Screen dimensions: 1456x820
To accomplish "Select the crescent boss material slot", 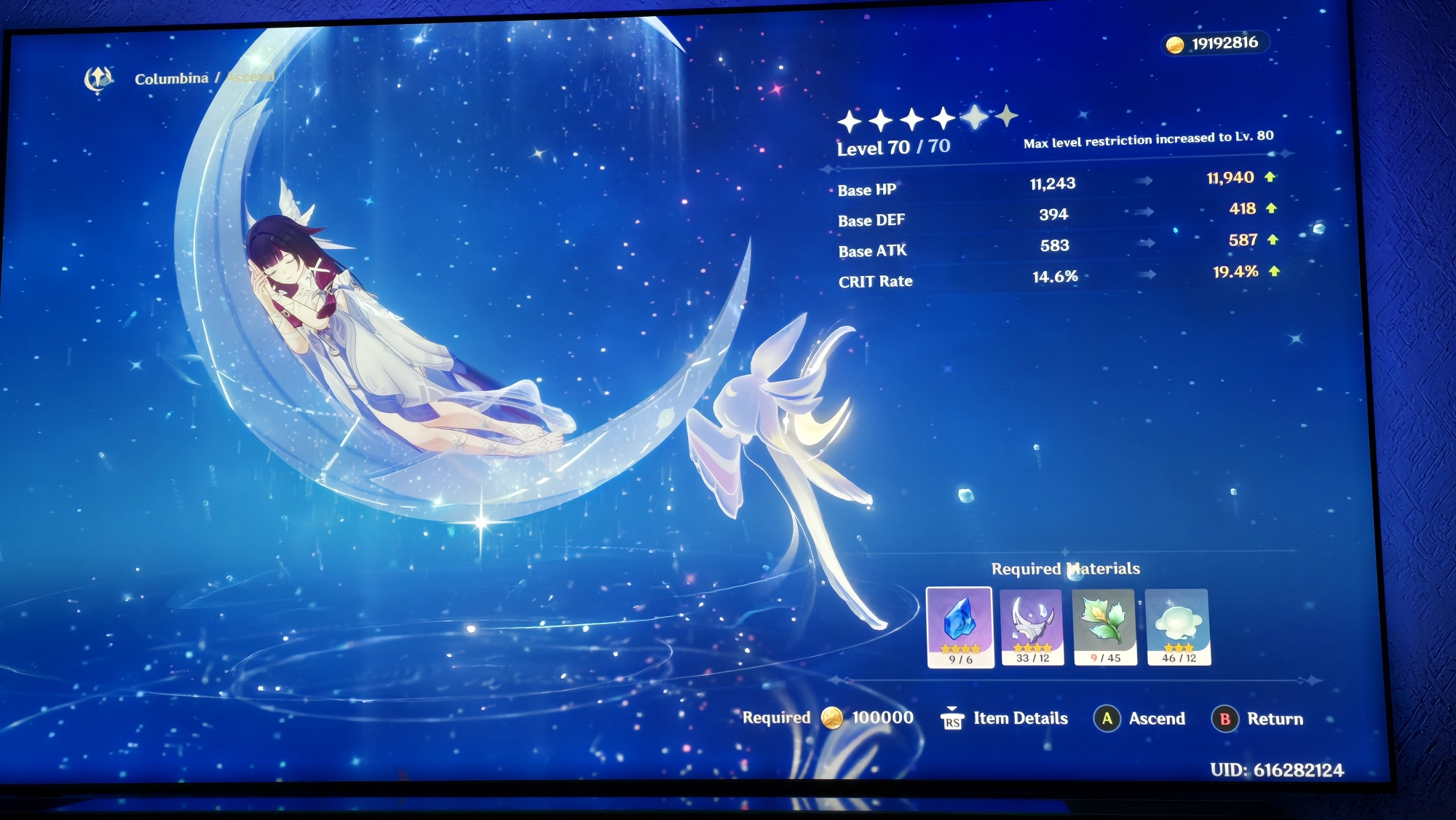I will 1032,626.
